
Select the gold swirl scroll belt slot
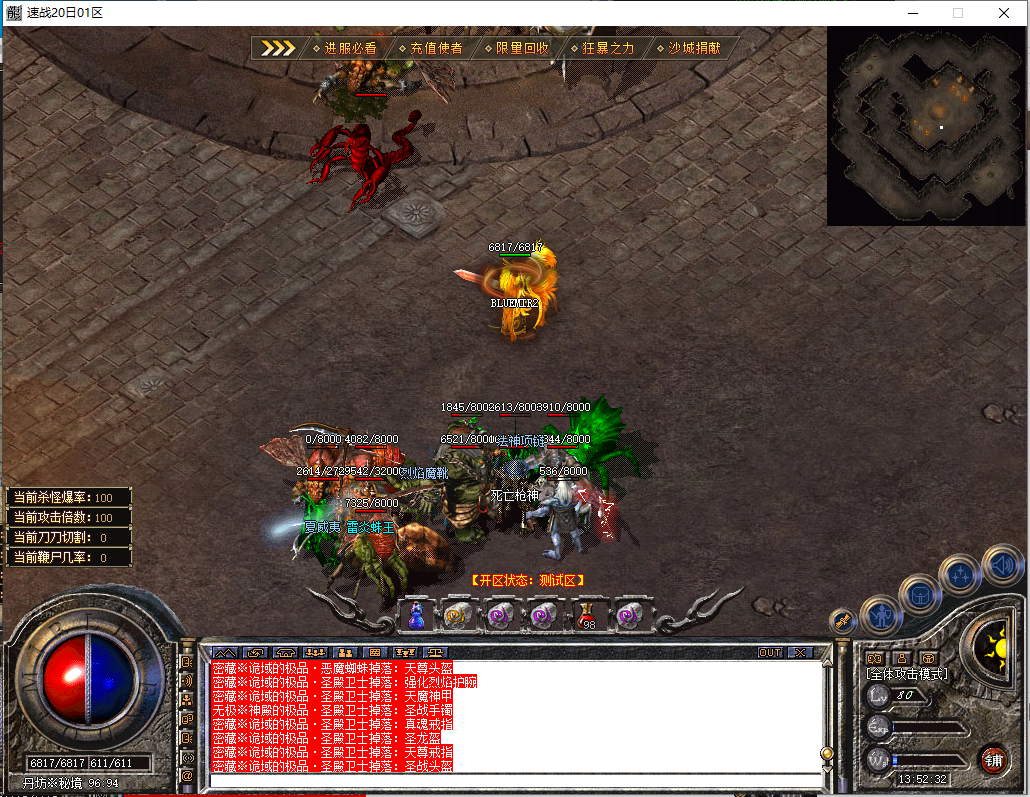tap(458, 615)
